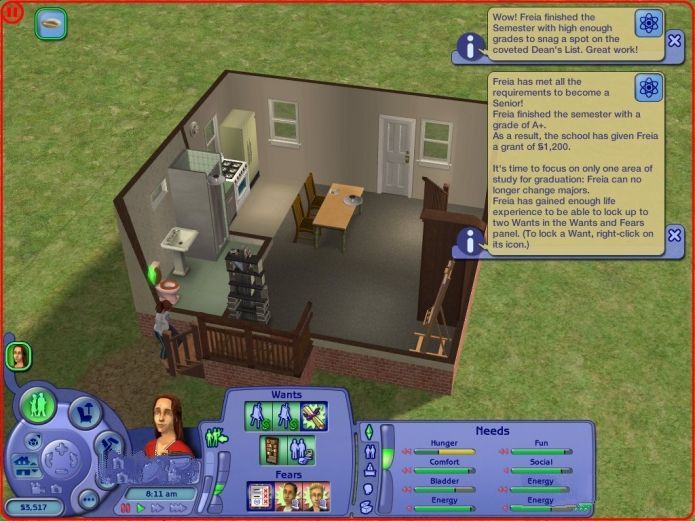The height and width of the screenshot is (521, 695).
Task: Click the queued plate action icon
Action: point(51,23)
